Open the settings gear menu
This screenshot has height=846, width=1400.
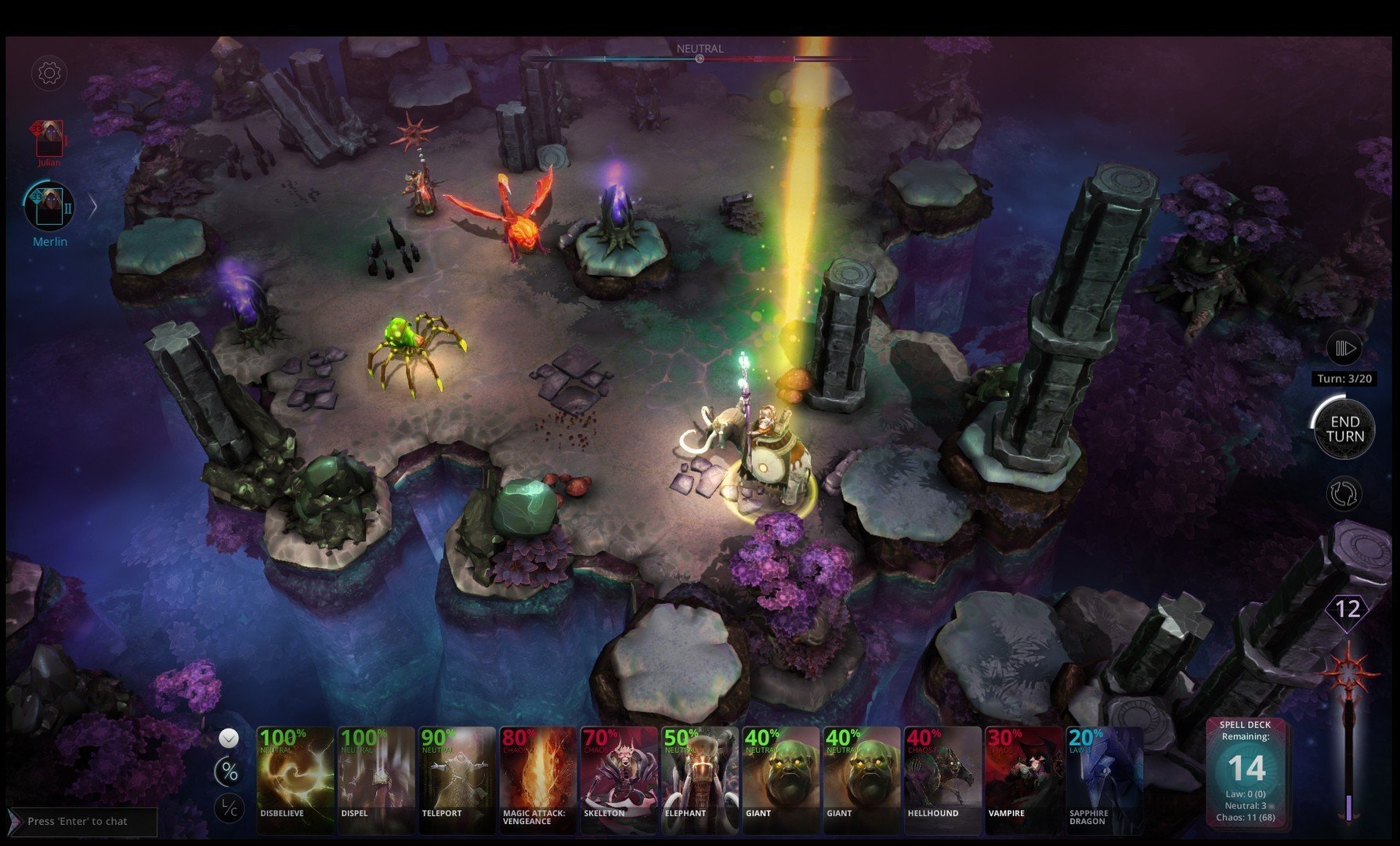[x=49, y=74]
